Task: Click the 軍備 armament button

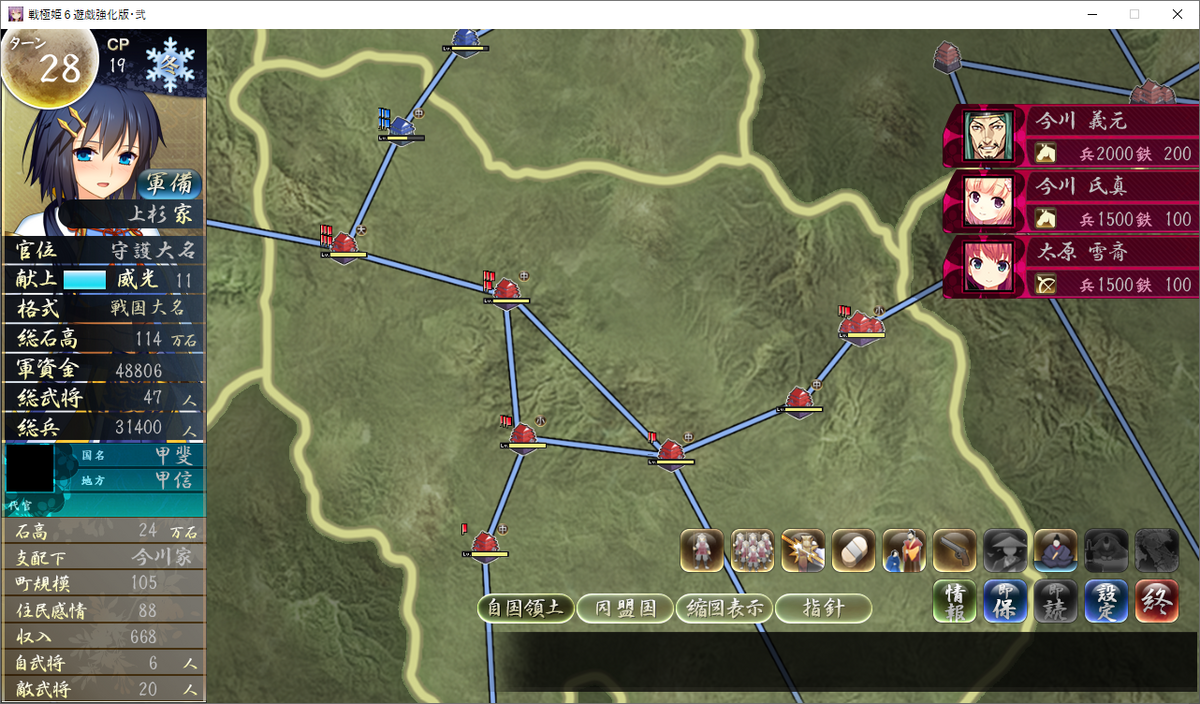Action: pyautogui.click(x=169, y=184)
